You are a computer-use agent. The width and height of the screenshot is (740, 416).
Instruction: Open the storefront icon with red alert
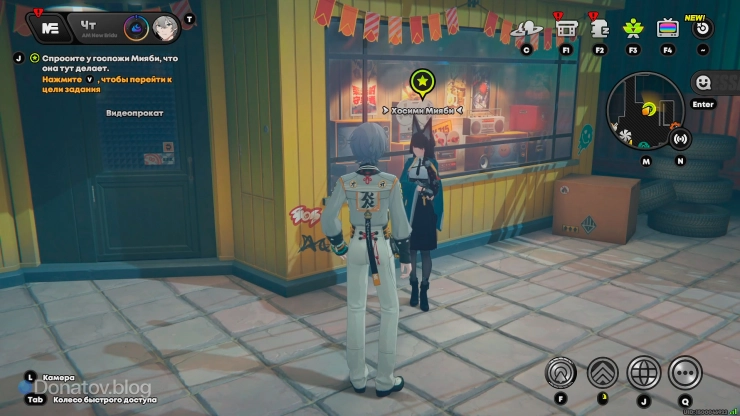click(566, 27)
